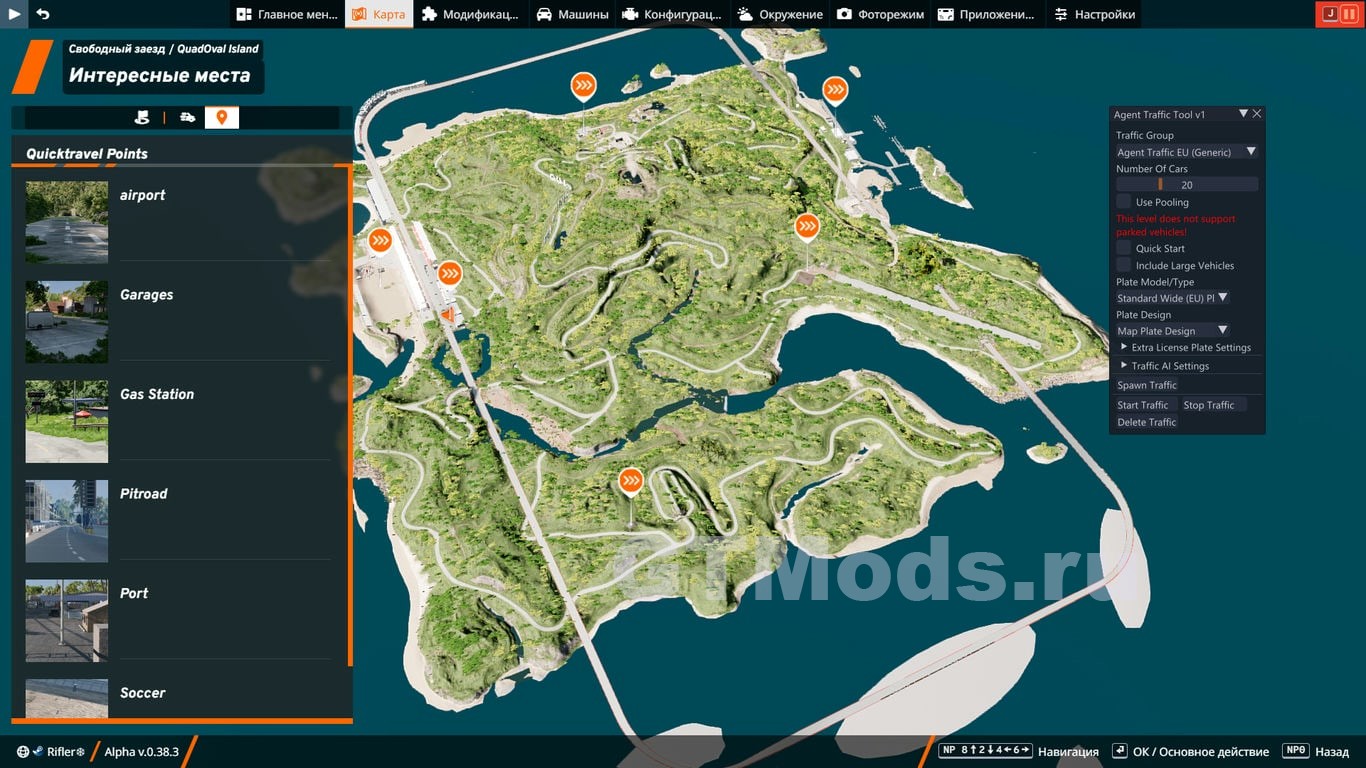Open the Модификации menu entry

click(x=470, y=14)
